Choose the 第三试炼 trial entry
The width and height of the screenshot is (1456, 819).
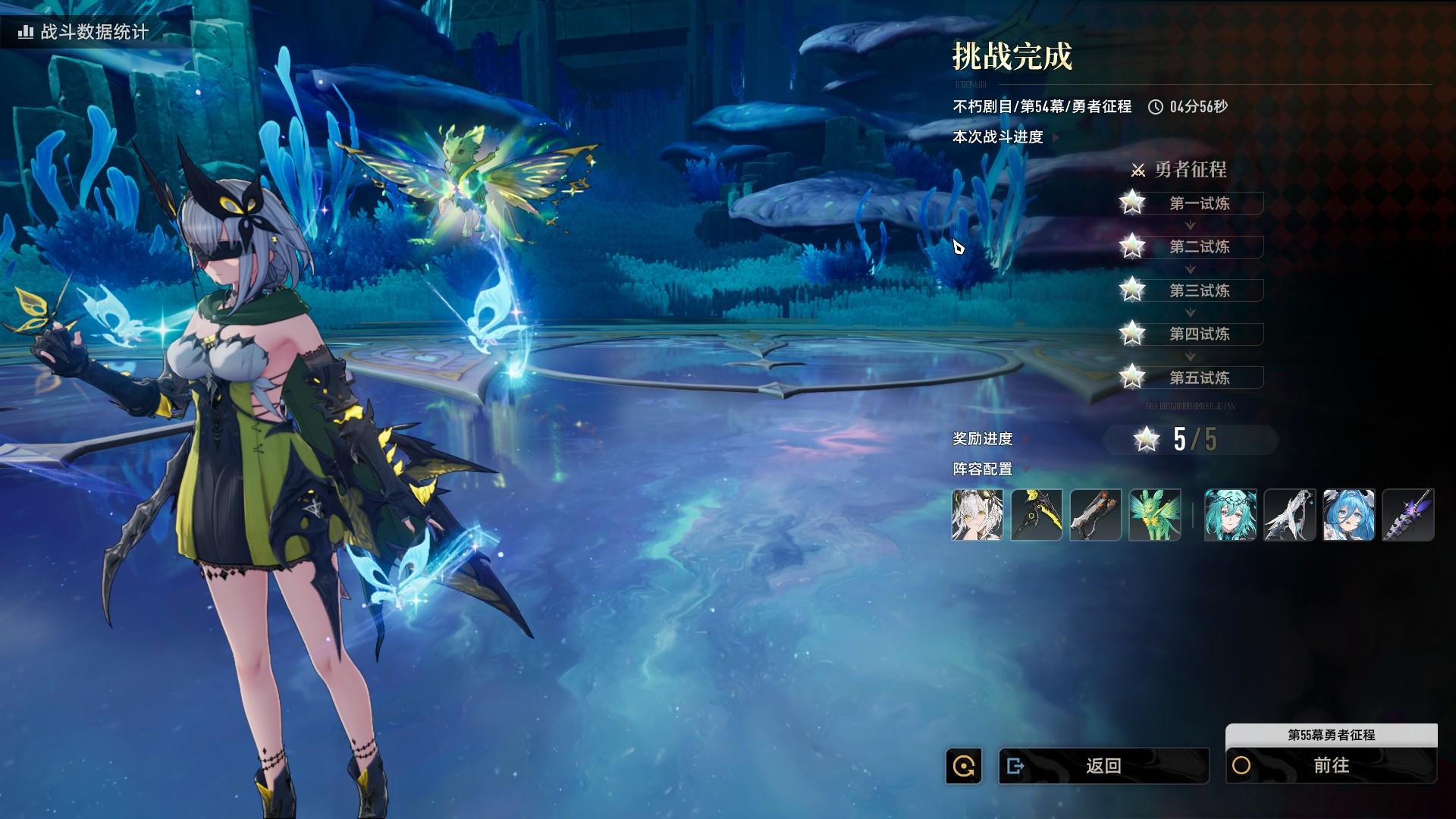pyautogui.click(x=1198, y=290)
